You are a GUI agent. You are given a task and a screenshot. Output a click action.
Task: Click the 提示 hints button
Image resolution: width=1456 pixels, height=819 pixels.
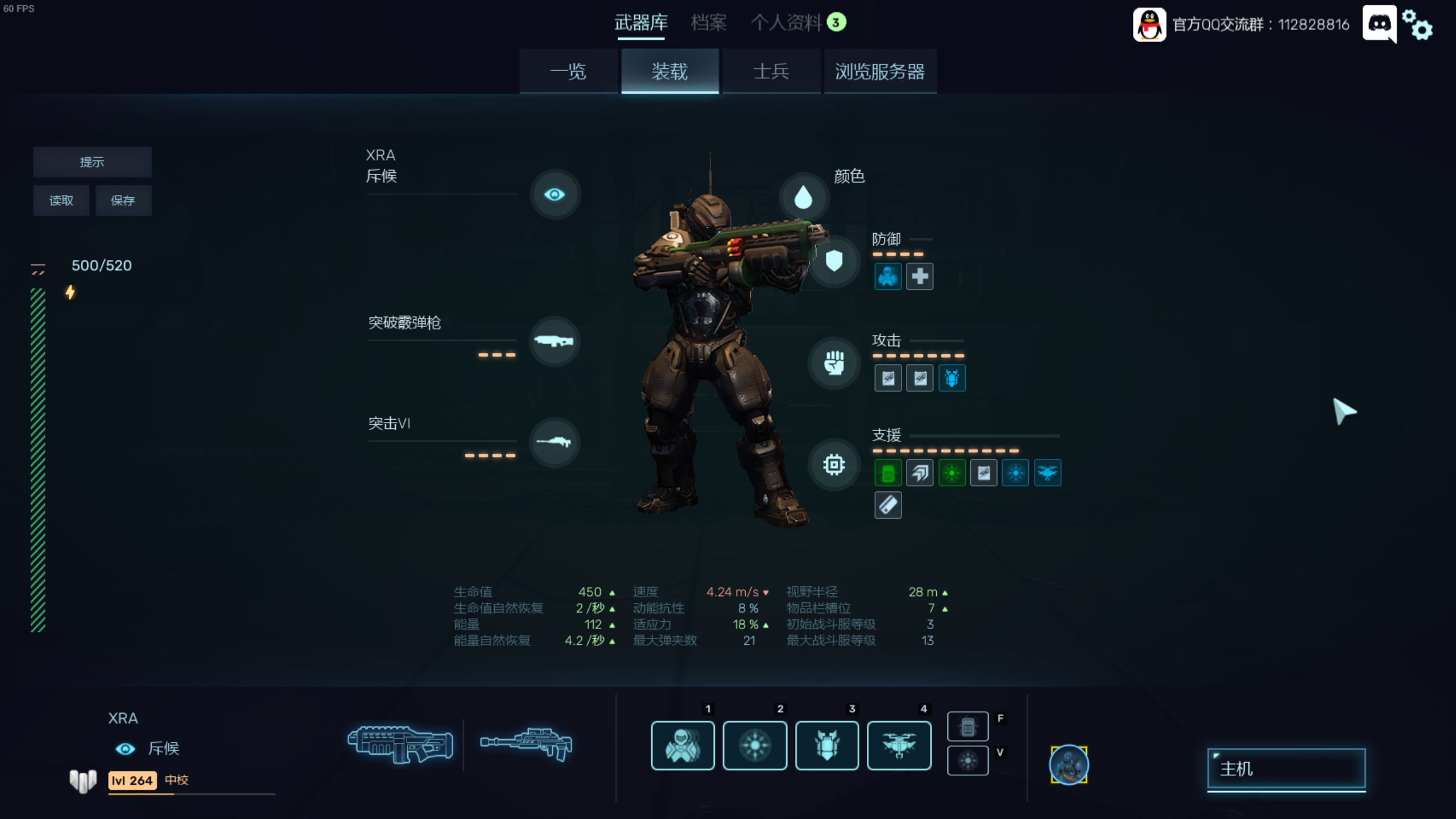point(92,162)
